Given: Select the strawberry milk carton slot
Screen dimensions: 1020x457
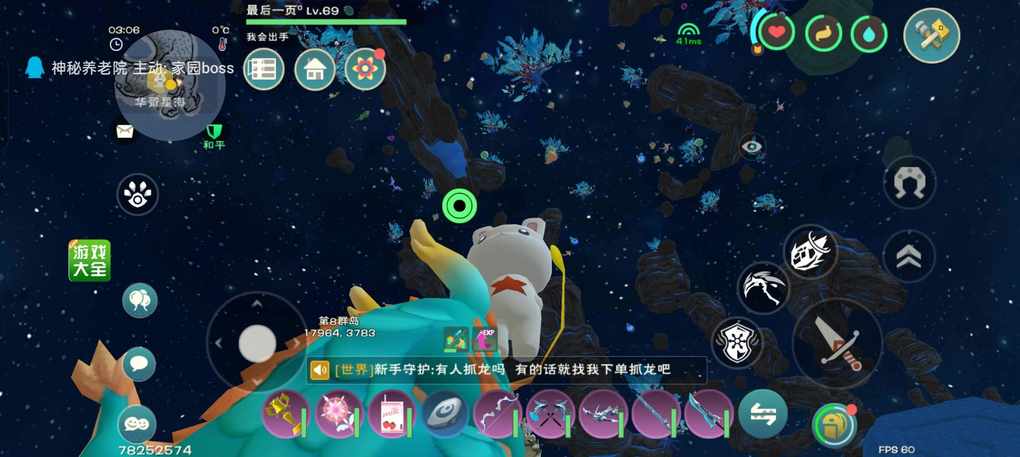Looking at the screenshot, I should point(391,414).
